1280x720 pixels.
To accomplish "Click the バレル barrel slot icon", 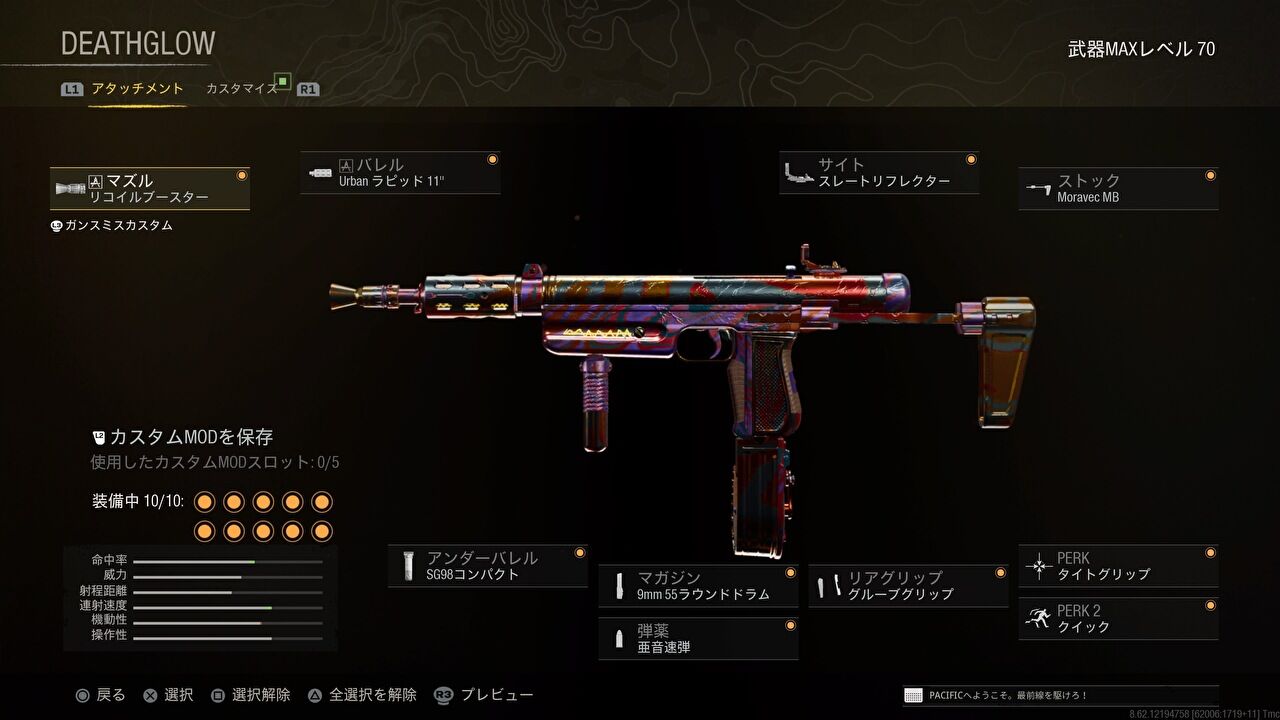I will point(322,170).
